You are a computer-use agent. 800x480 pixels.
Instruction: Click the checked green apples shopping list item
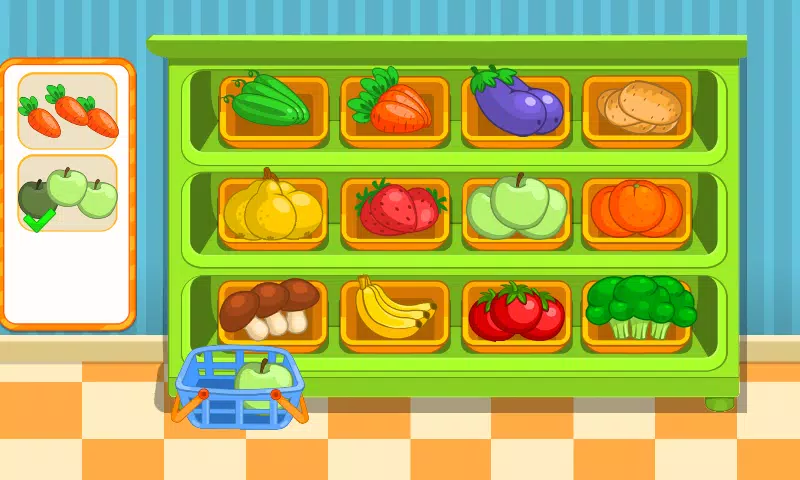click(x=68, y=194)
